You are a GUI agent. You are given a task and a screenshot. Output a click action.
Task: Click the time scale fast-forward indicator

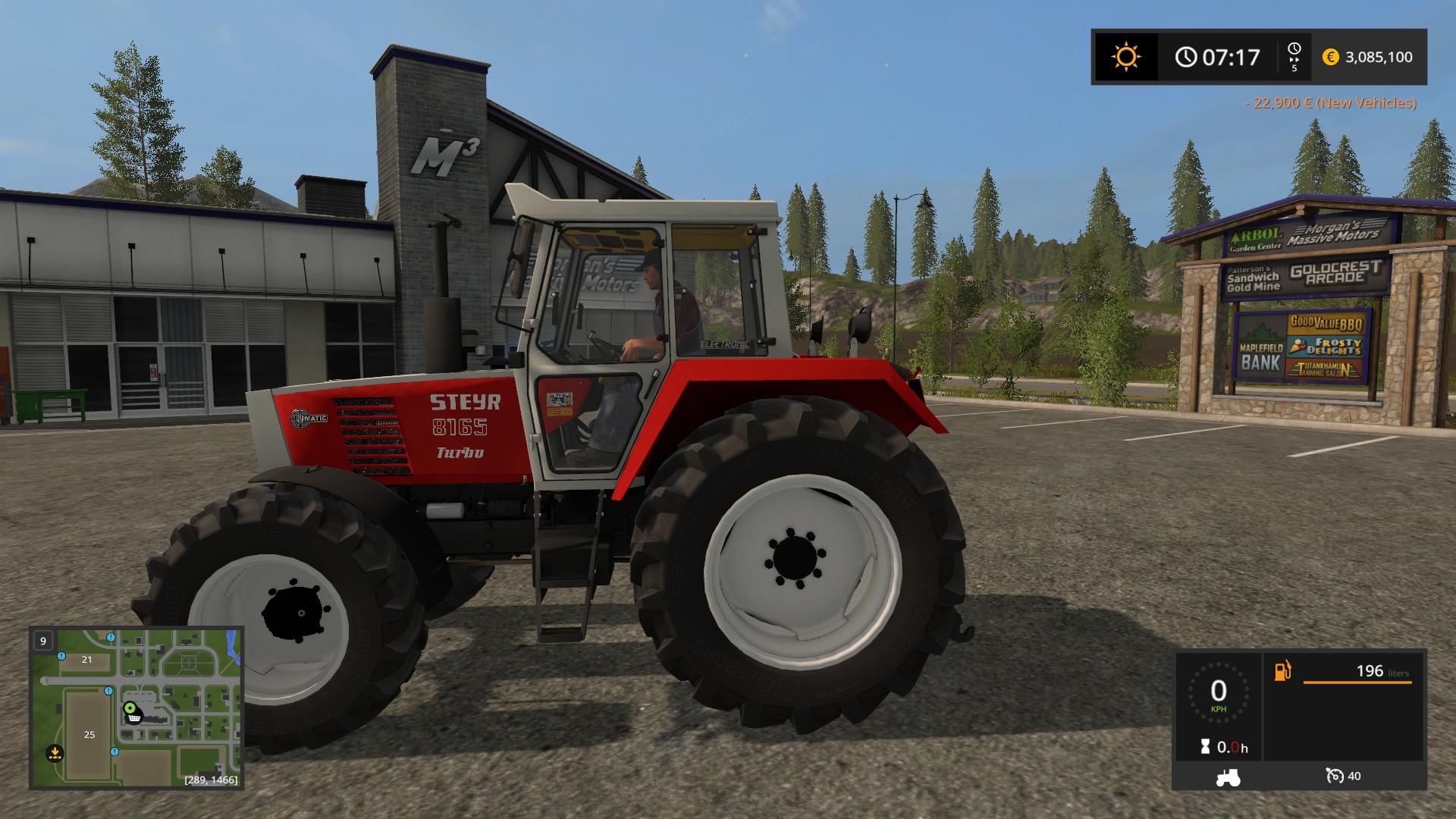1294,57
